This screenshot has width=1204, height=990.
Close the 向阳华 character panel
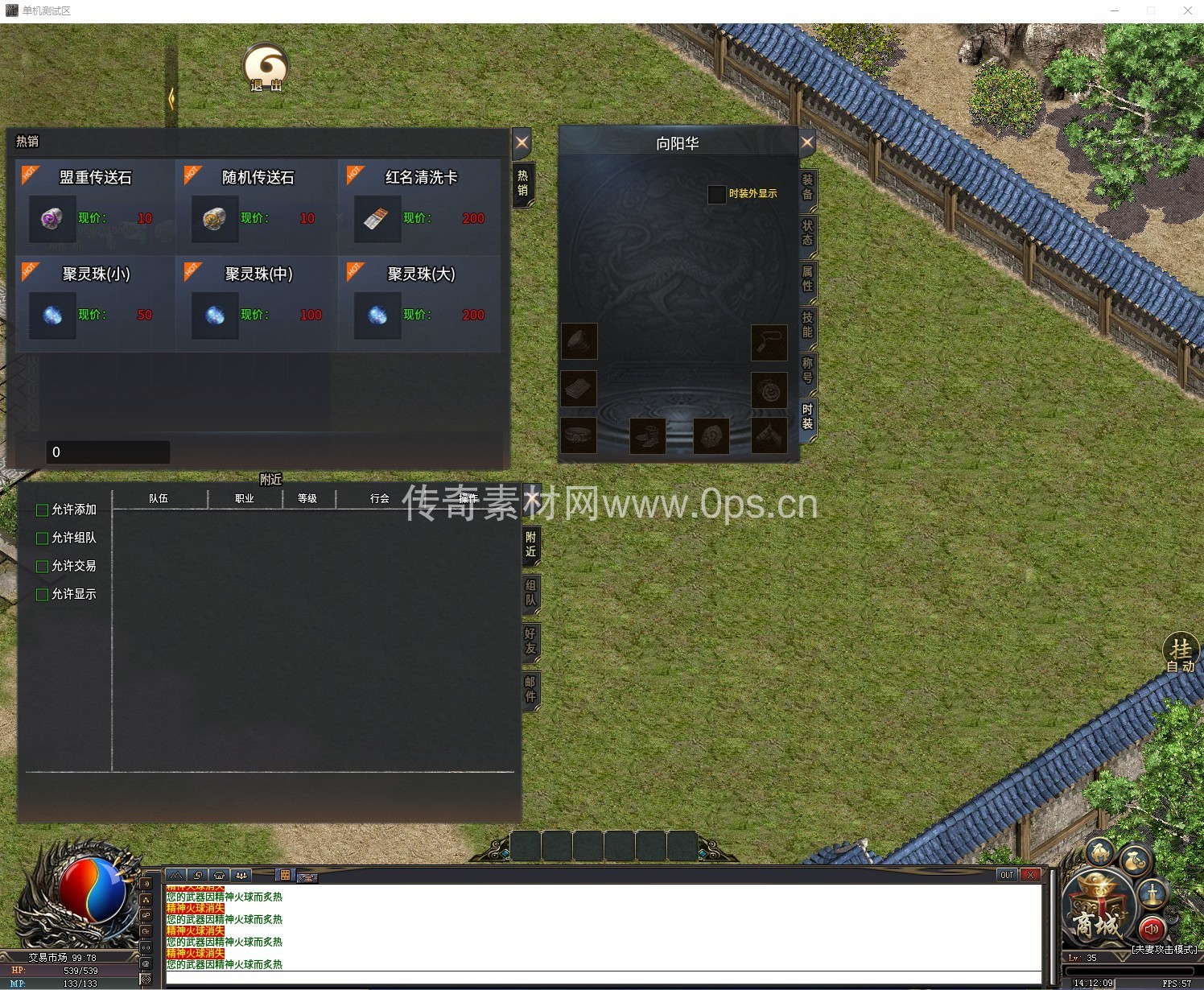pyautogui.click(x=807, y=143)
